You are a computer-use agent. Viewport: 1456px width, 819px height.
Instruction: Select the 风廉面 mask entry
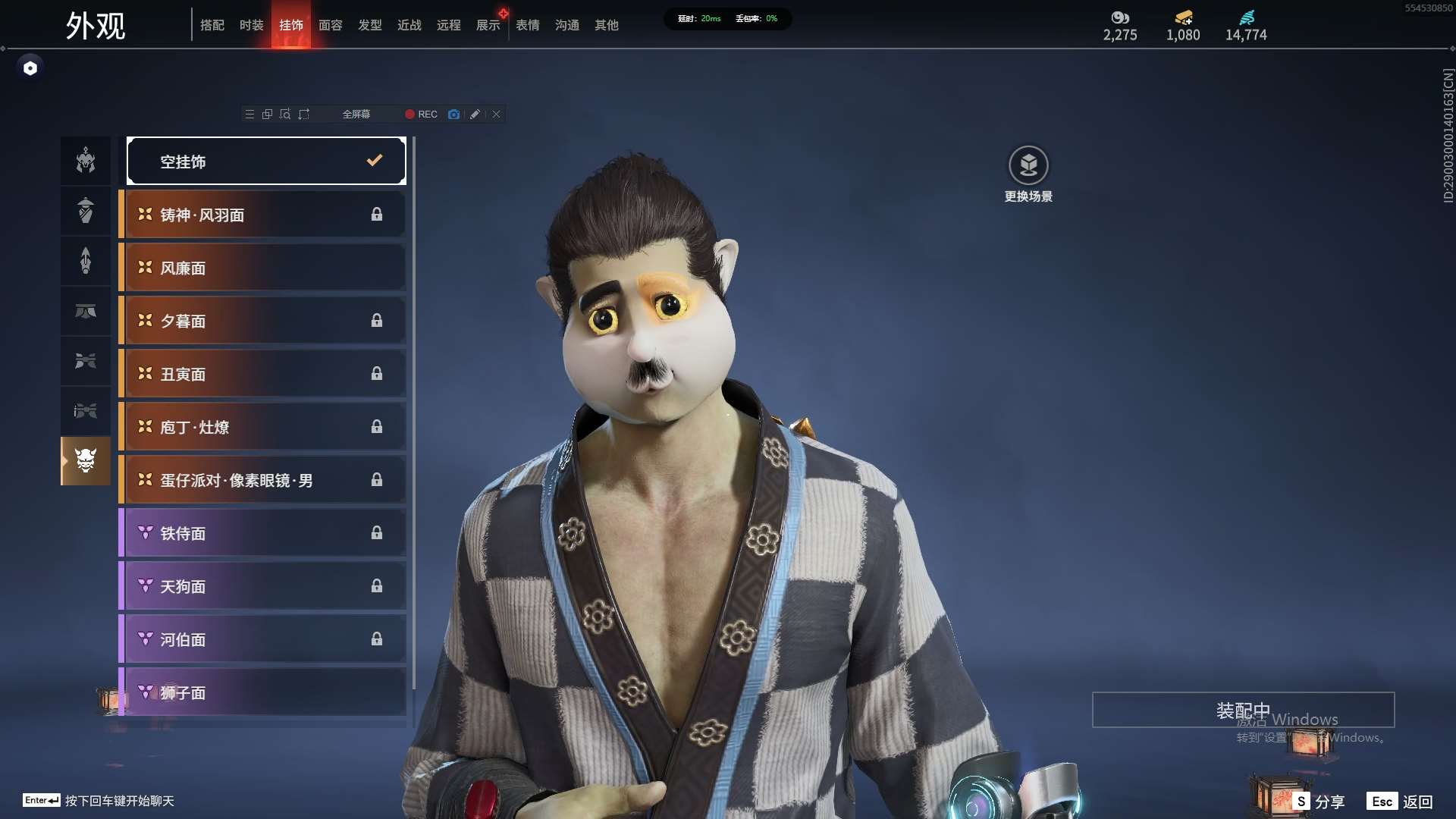coord(262,268)
